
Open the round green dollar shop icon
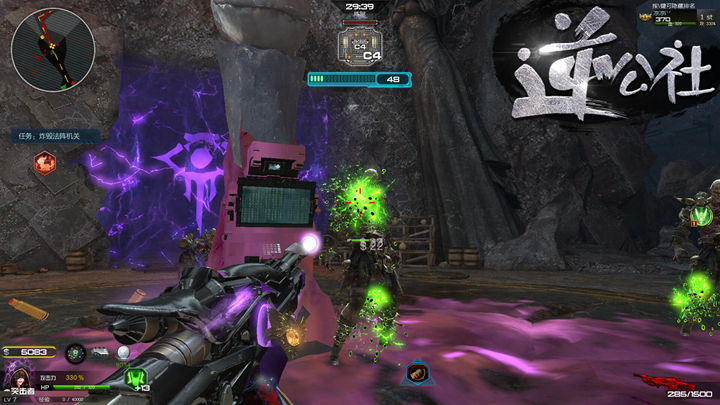click(75, 353)
